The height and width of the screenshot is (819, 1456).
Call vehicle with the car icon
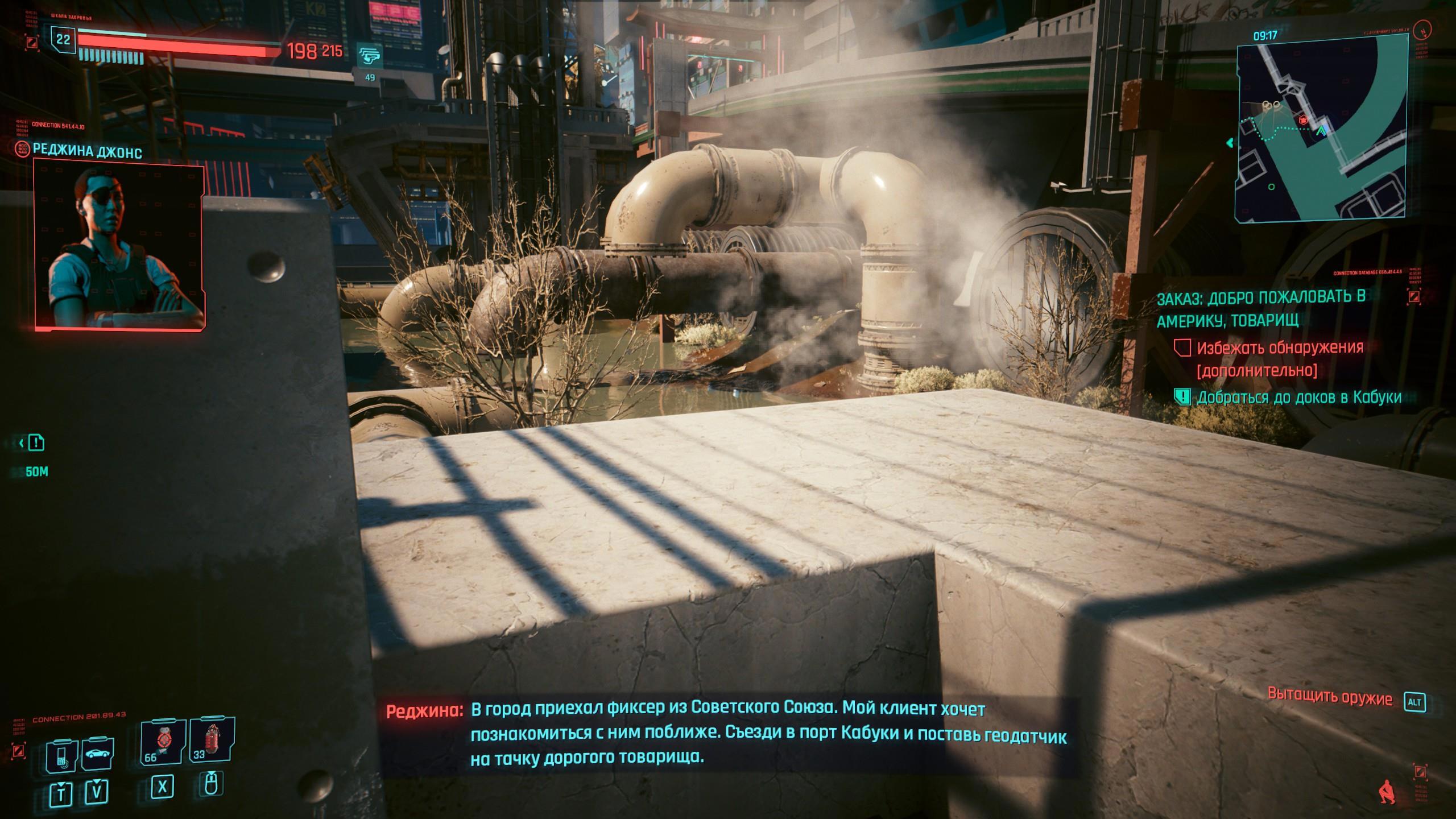click(97, 755)
